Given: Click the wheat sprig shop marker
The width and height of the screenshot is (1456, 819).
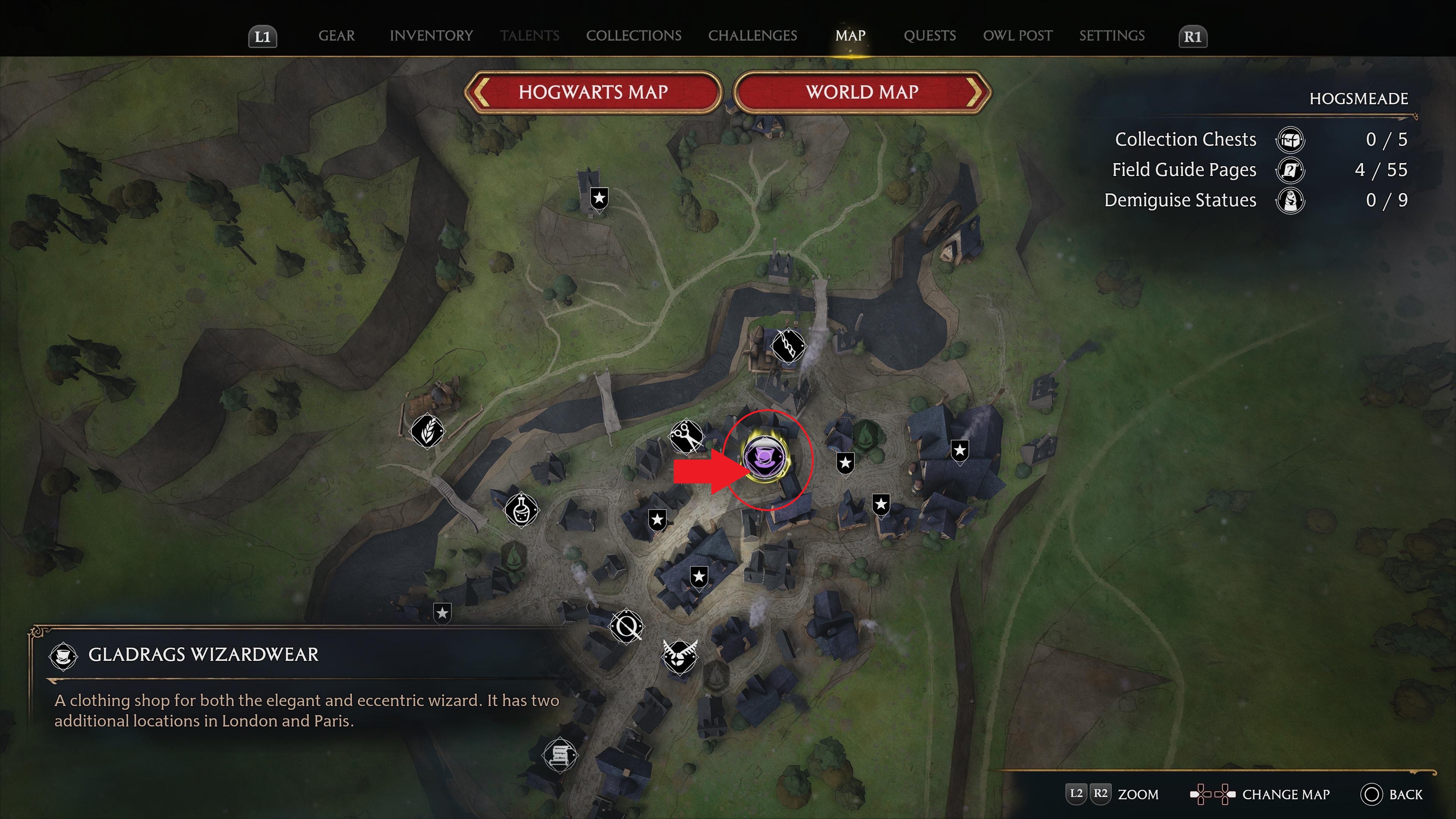Looking at the screenshot, I should point(427,431).
